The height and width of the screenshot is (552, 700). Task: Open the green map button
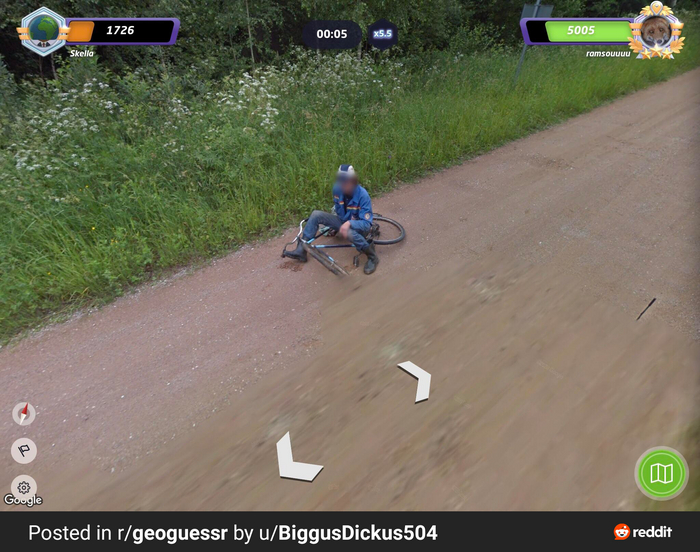(x=661, y=473)
